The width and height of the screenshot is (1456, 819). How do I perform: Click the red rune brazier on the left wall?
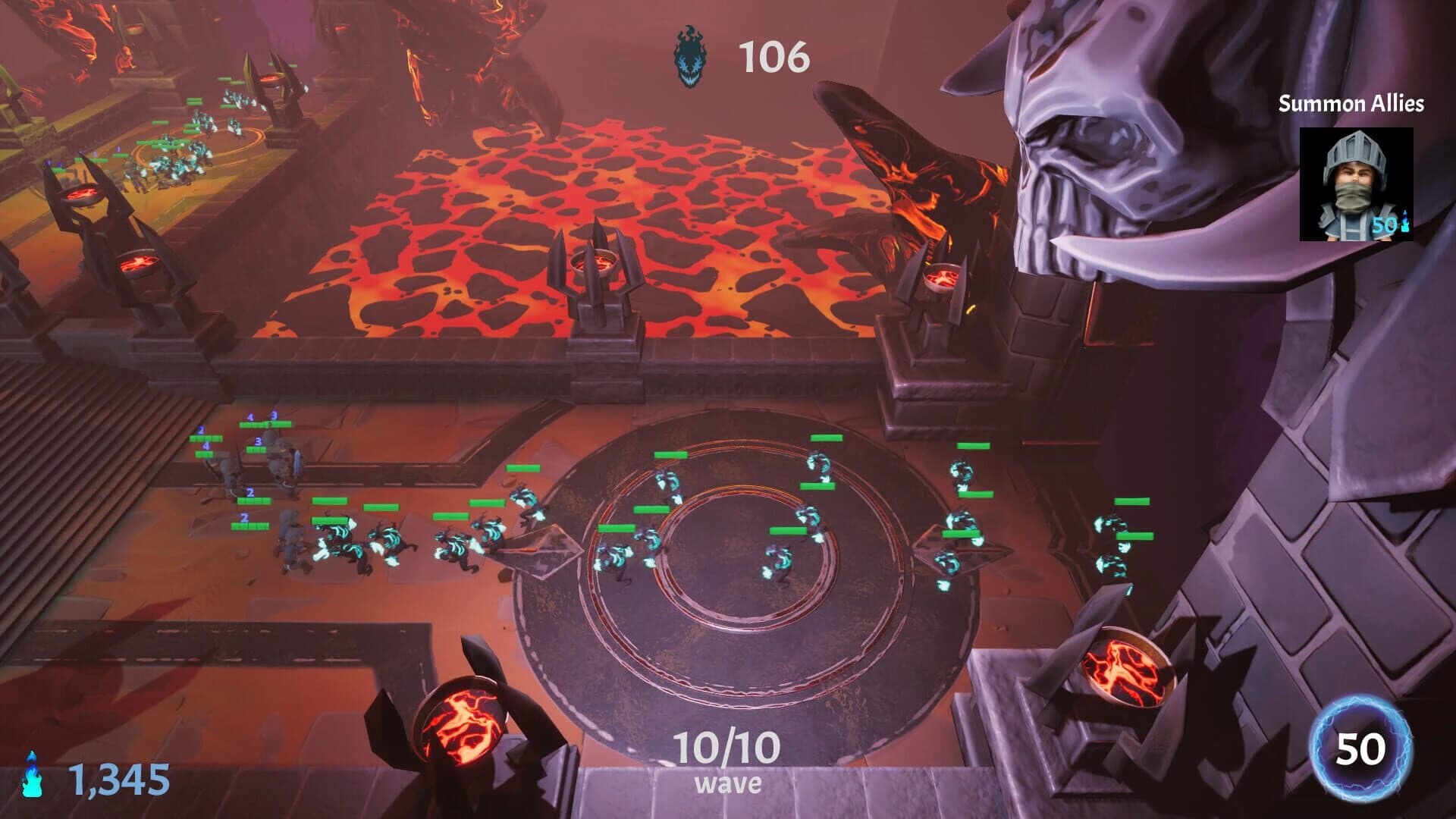coord(136,262)
